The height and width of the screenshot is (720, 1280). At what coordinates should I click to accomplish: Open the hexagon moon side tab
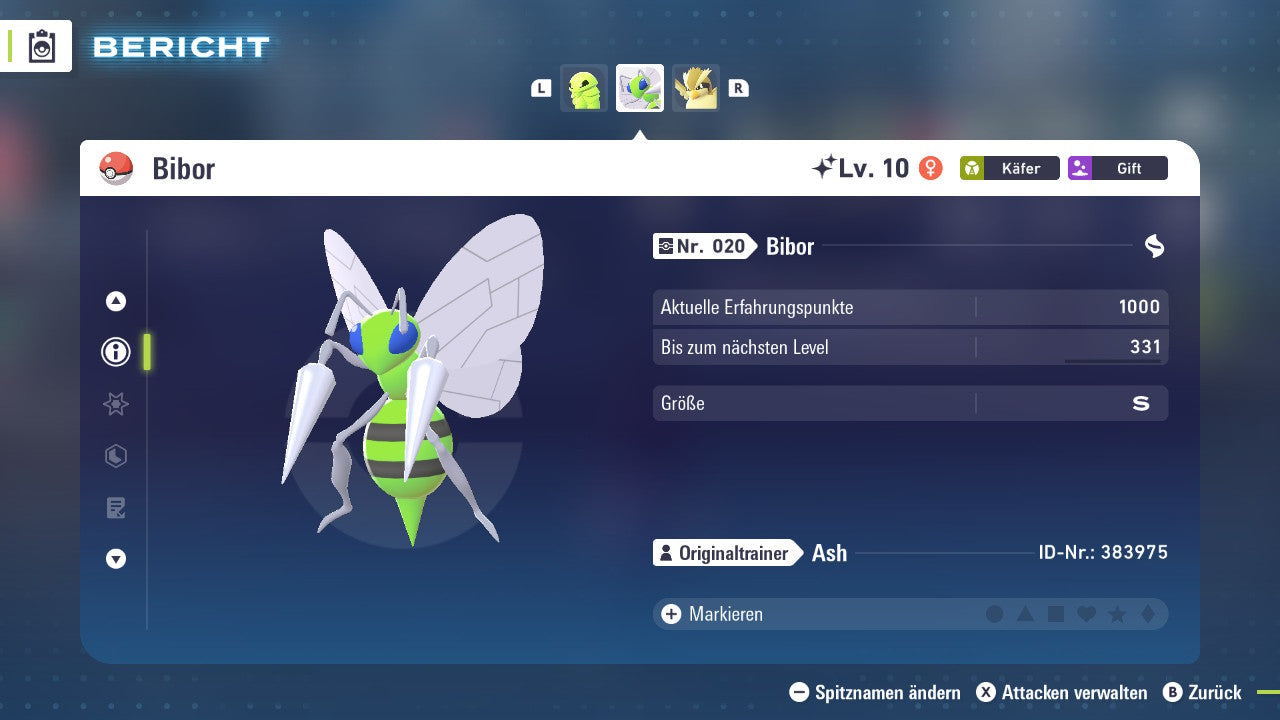click(116, 456)
